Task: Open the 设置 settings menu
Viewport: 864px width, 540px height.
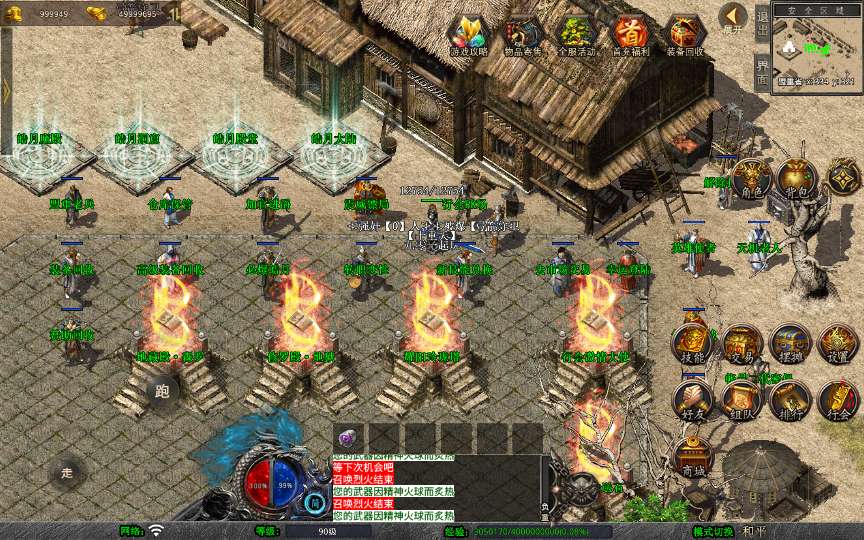Action: tap(838, 345)
